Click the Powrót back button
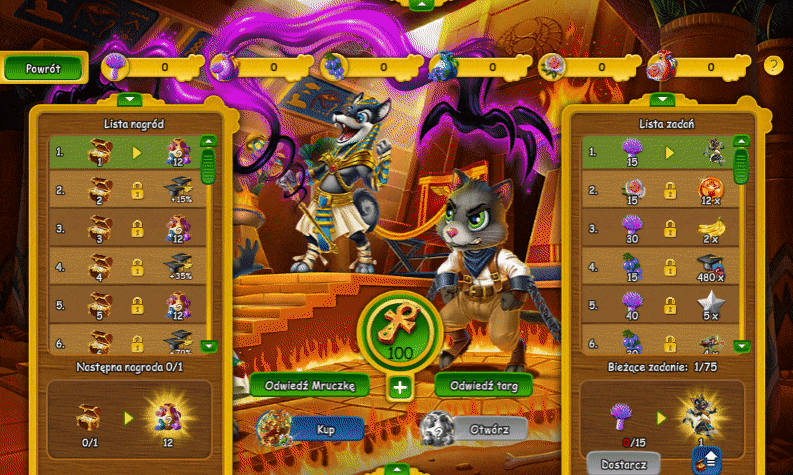 (x=44, y=68)
